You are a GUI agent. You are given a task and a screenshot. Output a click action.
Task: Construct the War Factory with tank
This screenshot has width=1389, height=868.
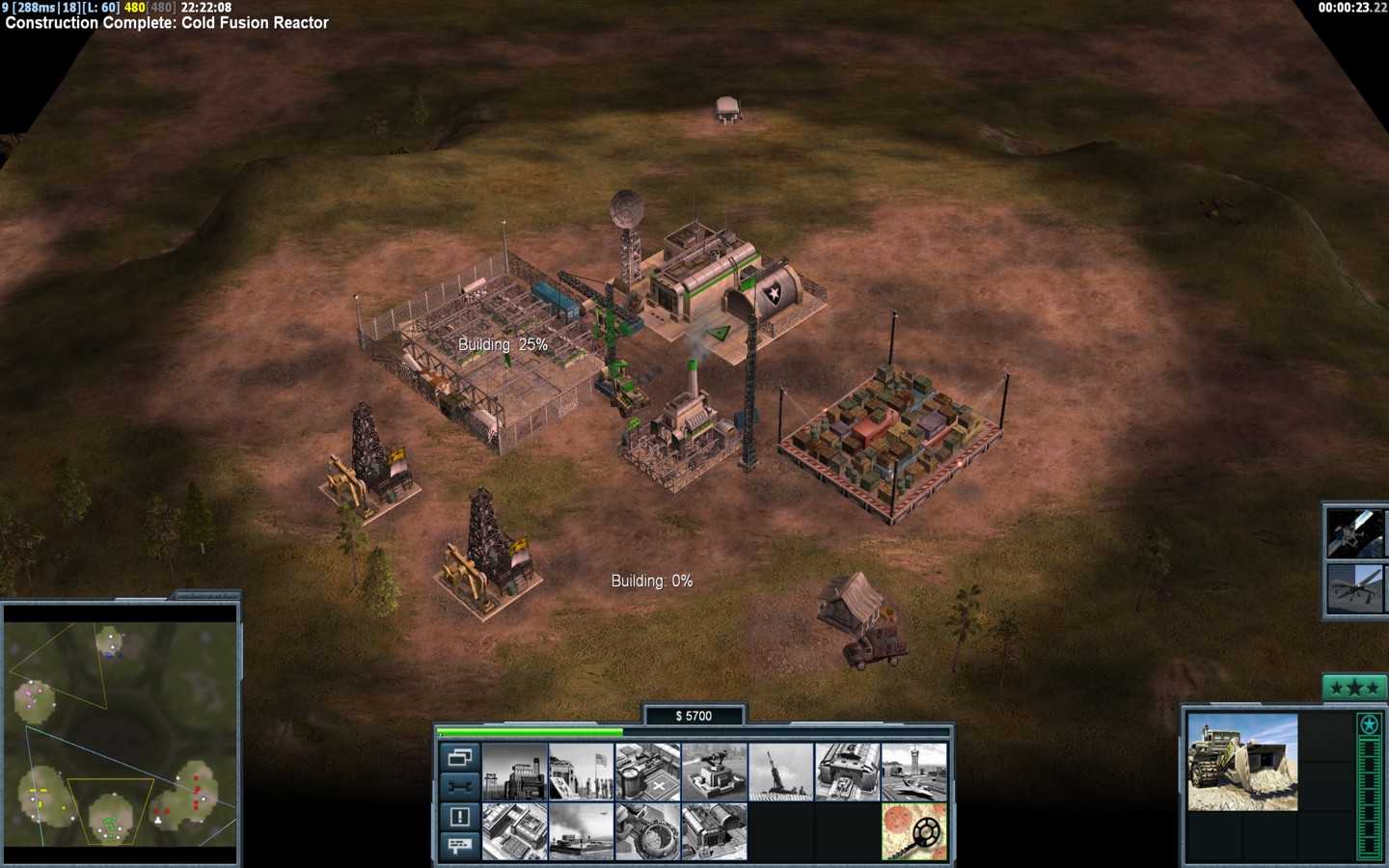[847, 771]
